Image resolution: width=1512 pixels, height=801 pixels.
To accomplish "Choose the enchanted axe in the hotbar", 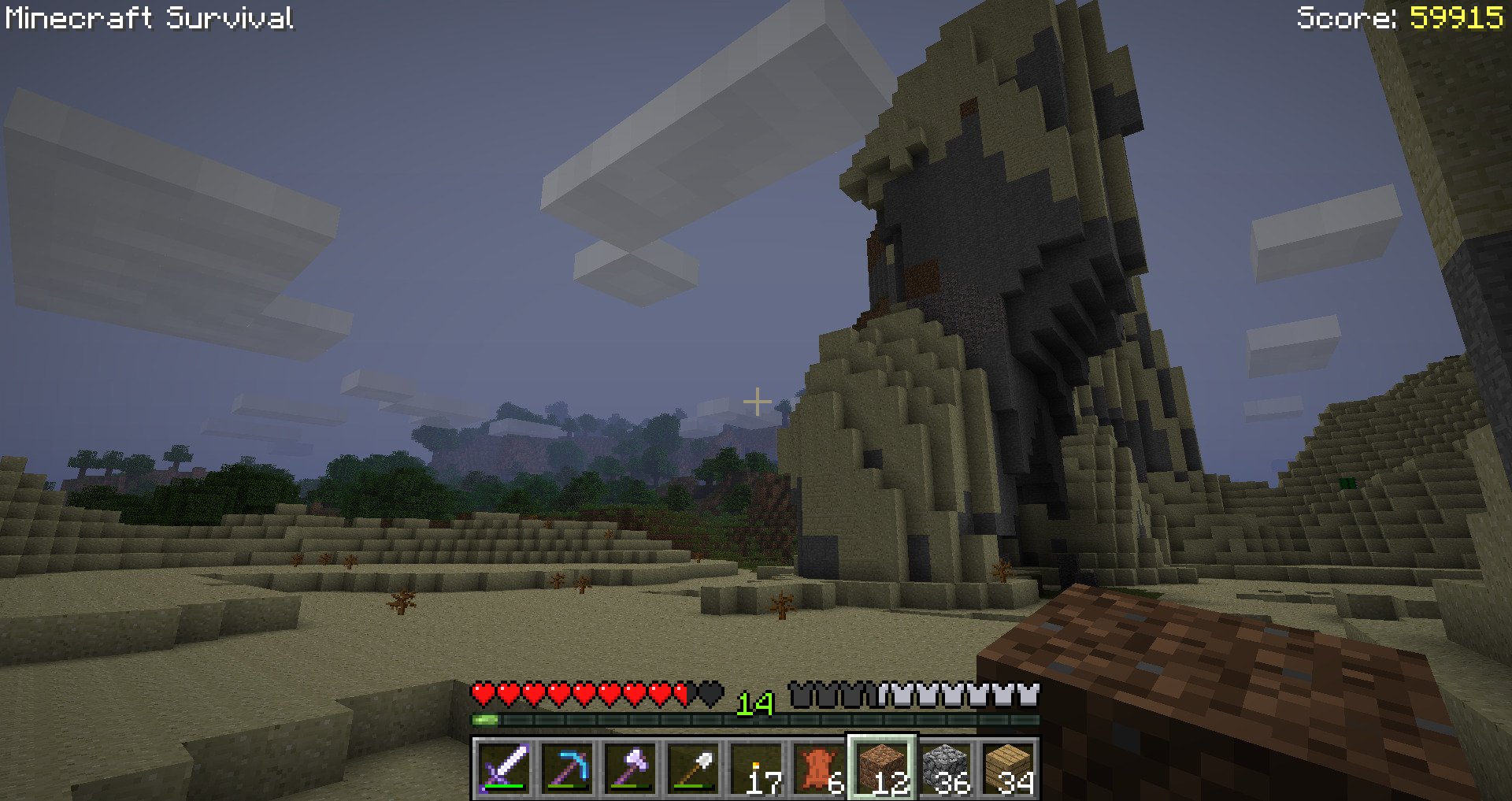I will [630, 768].
